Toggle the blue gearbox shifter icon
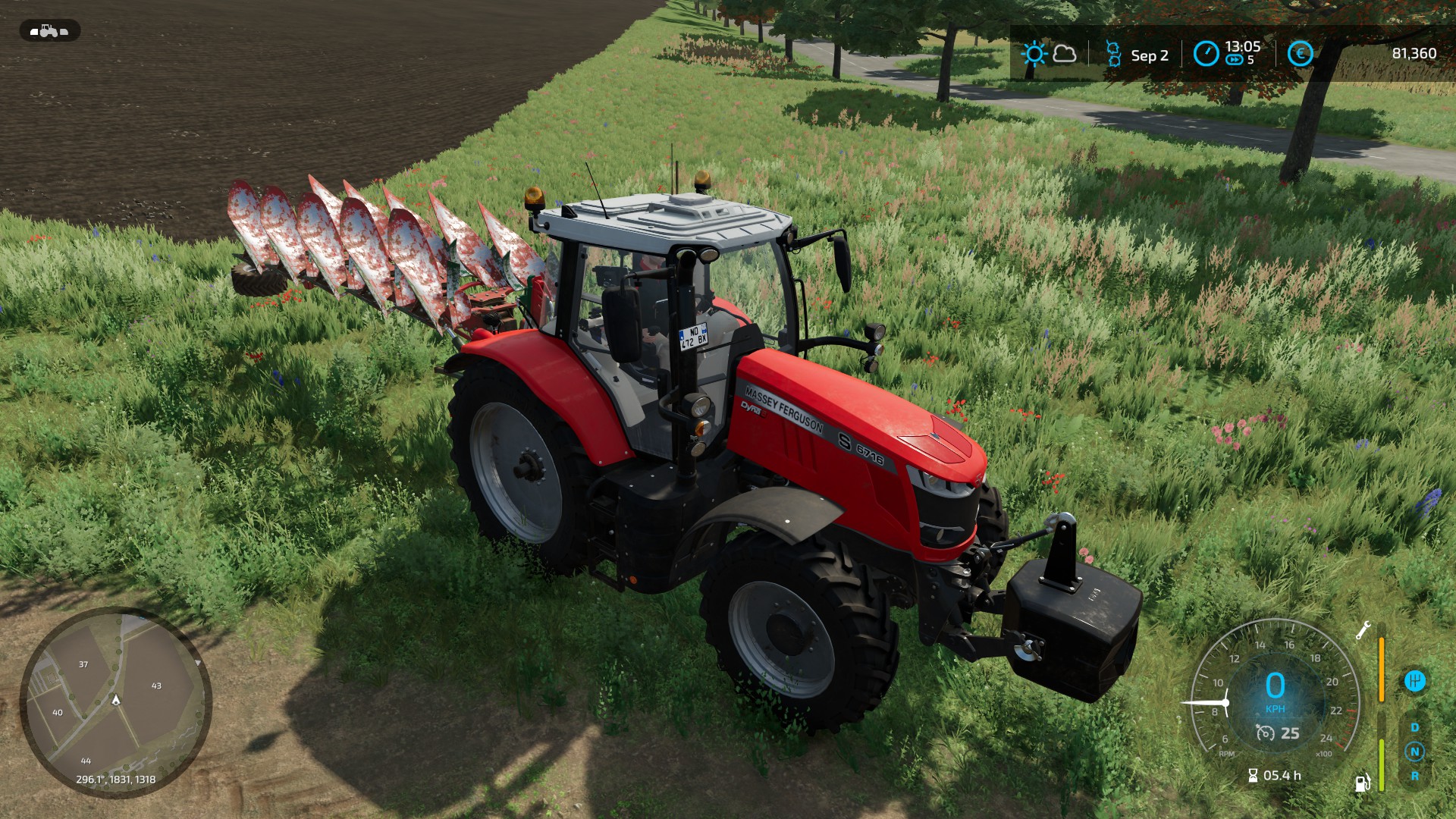Image resolution: width=1456 pixels, height=819 pixels. 1414,680
